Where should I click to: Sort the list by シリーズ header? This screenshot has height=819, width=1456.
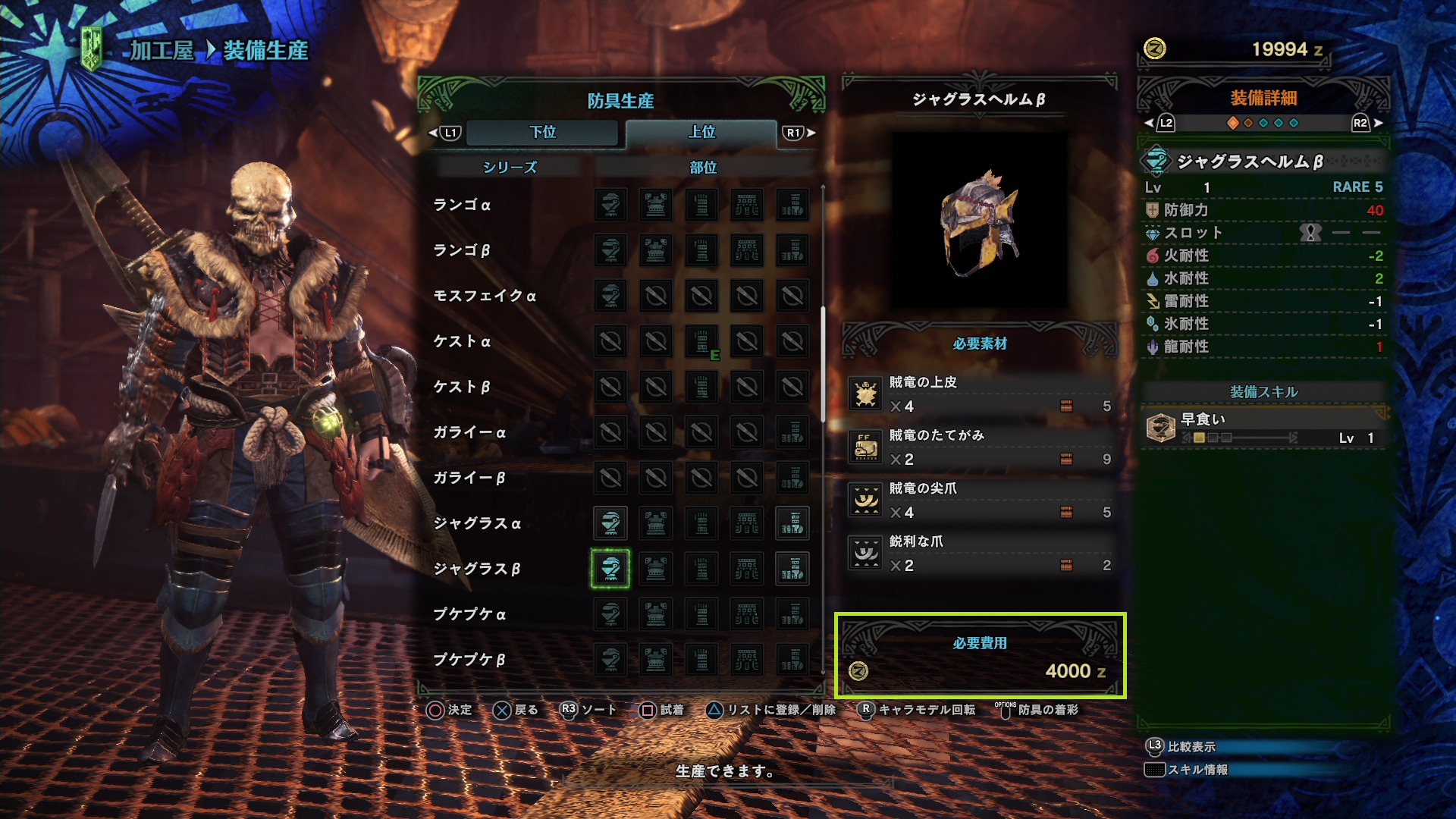tap(510, 167)
